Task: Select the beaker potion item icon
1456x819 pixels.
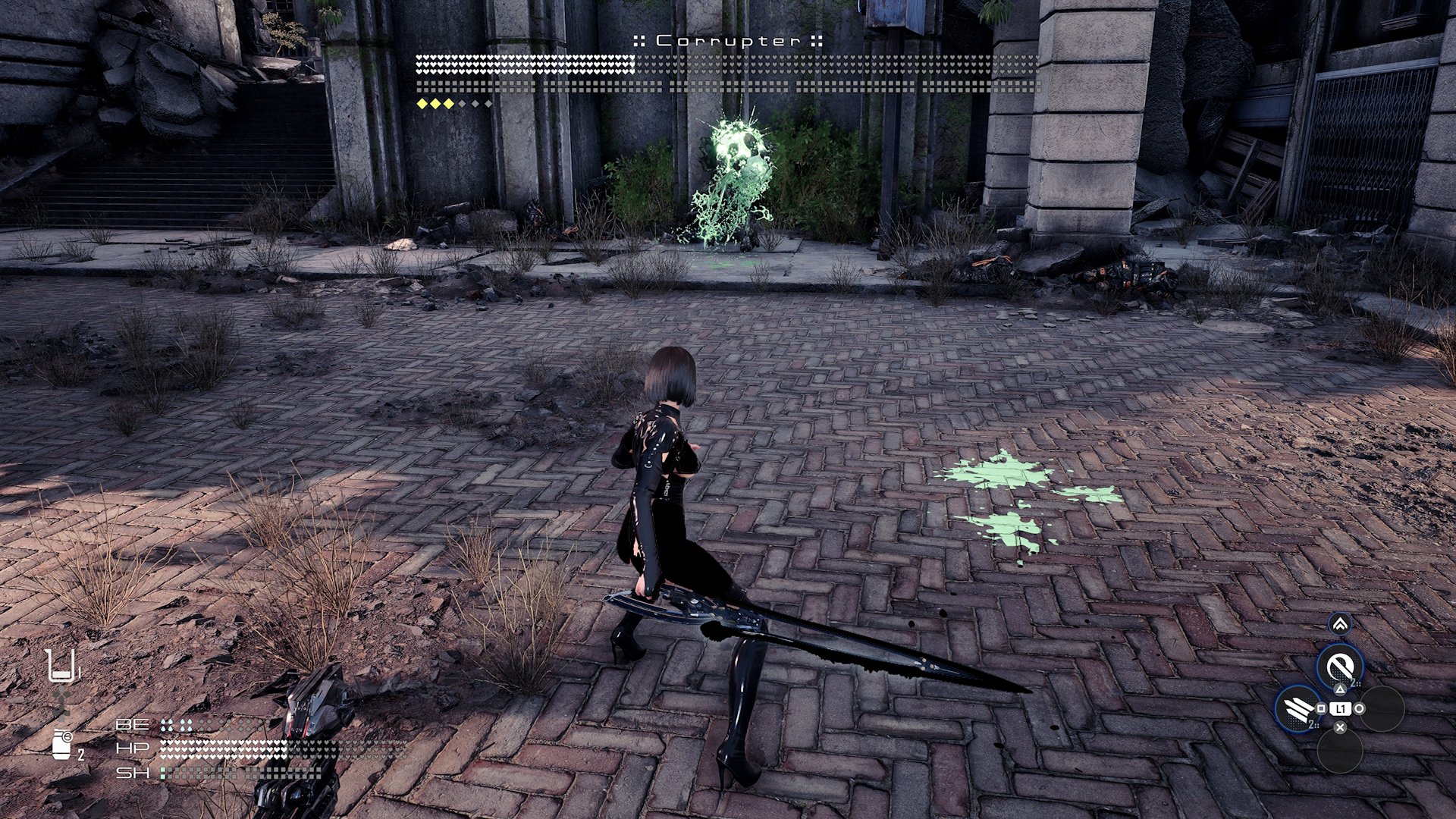Action: tap(61, 666)
